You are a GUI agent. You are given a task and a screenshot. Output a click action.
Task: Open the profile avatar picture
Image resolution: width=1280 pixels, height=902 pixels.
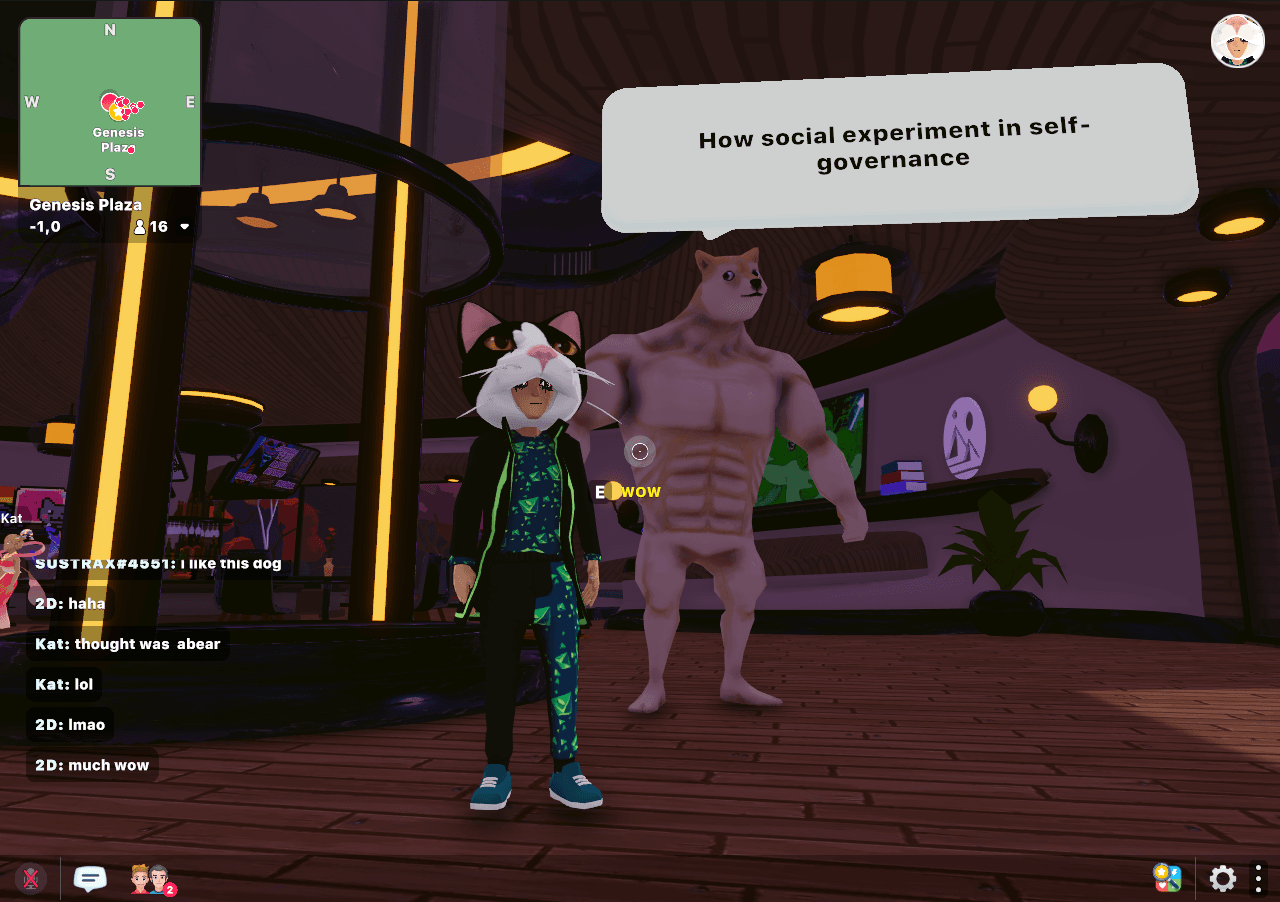1238,41
